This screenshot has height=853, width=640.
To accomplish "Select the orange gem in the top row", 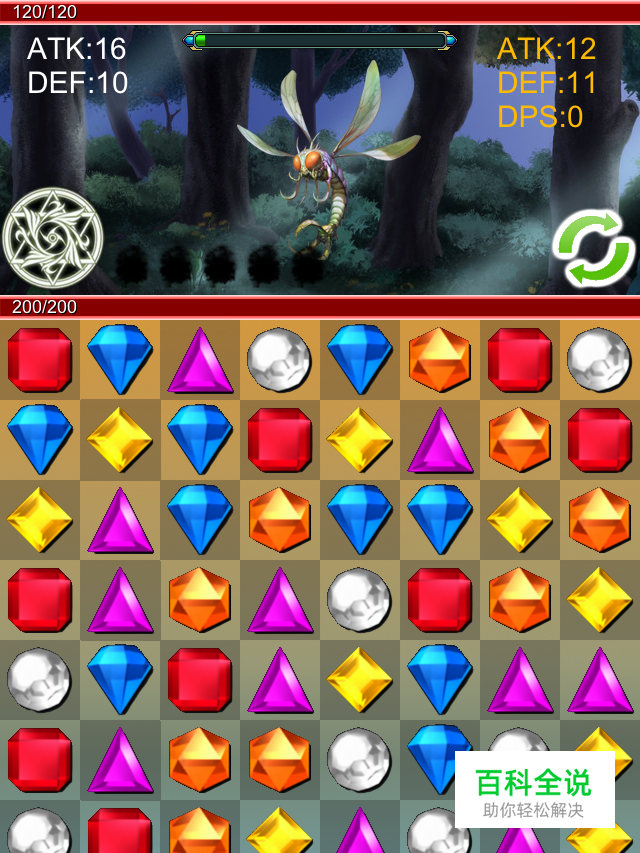I will [440, 359].
